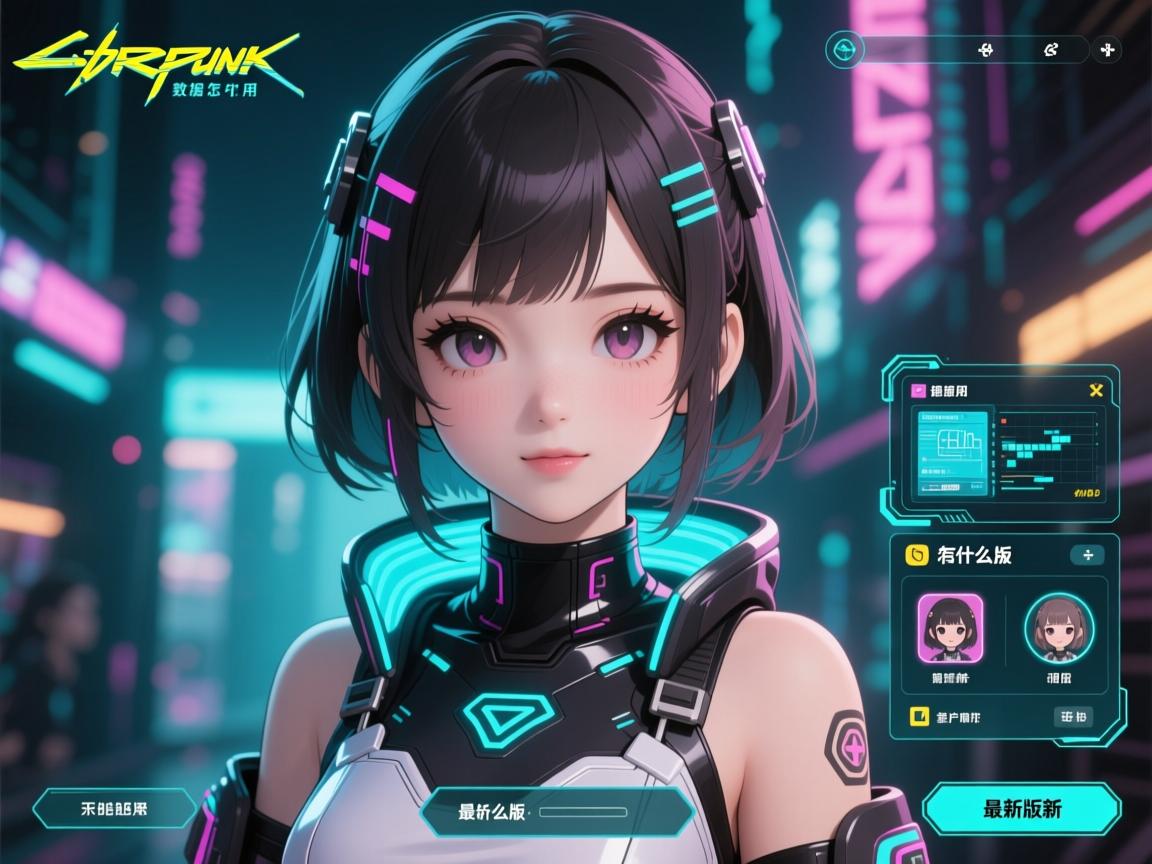Open the cyan circular icon in top bar
This screenshot has width=1152, height=864.
tap(846, 49)
